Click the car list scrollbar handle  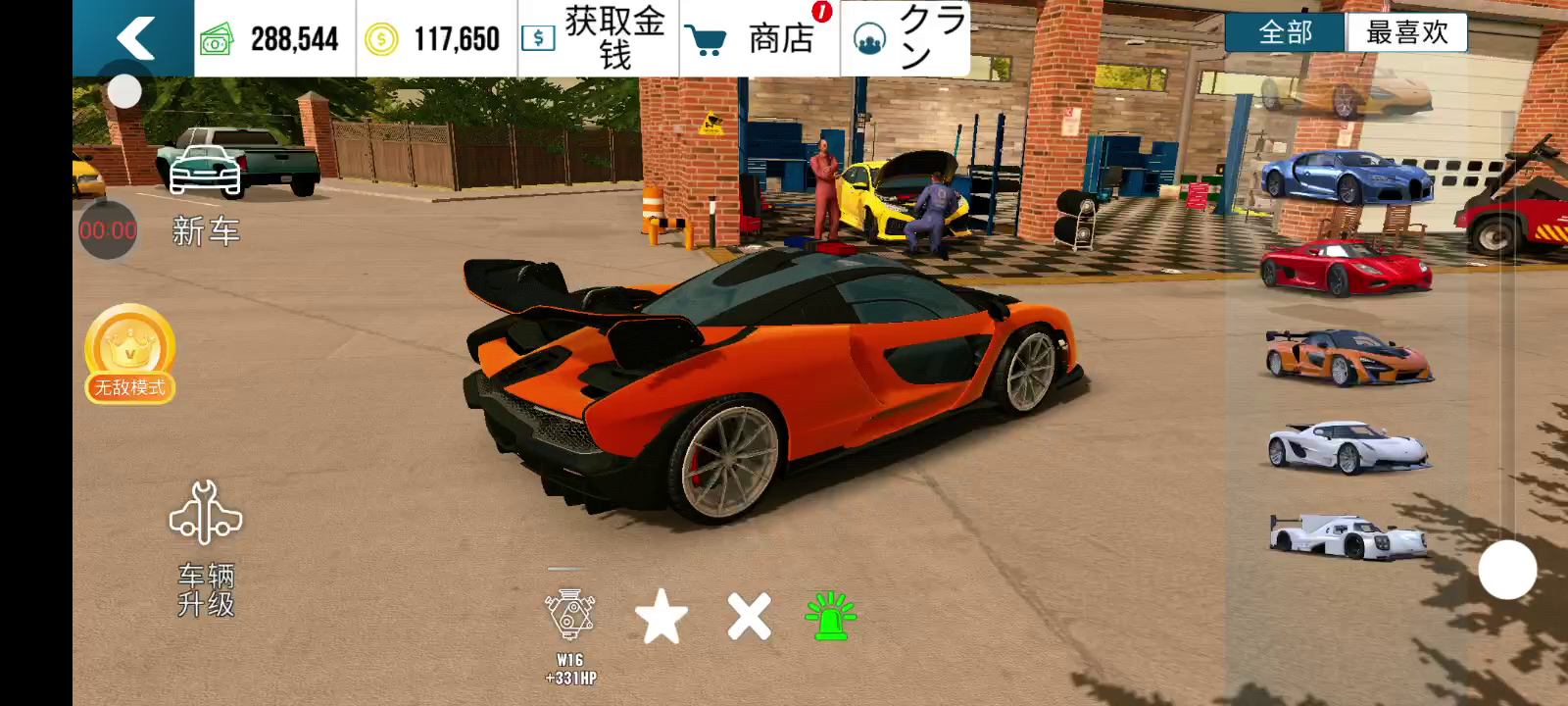click(x=1507, y=570)
